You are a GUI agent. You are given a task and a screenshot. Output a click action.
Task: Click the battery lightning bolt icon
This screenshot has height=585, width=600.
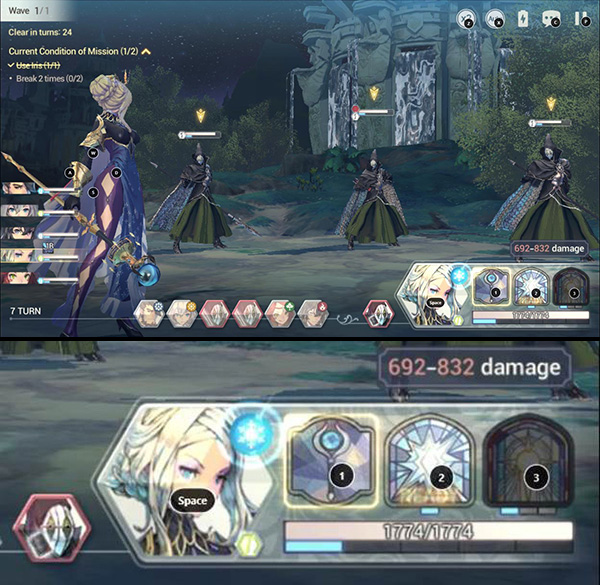(x=521, y=18)
